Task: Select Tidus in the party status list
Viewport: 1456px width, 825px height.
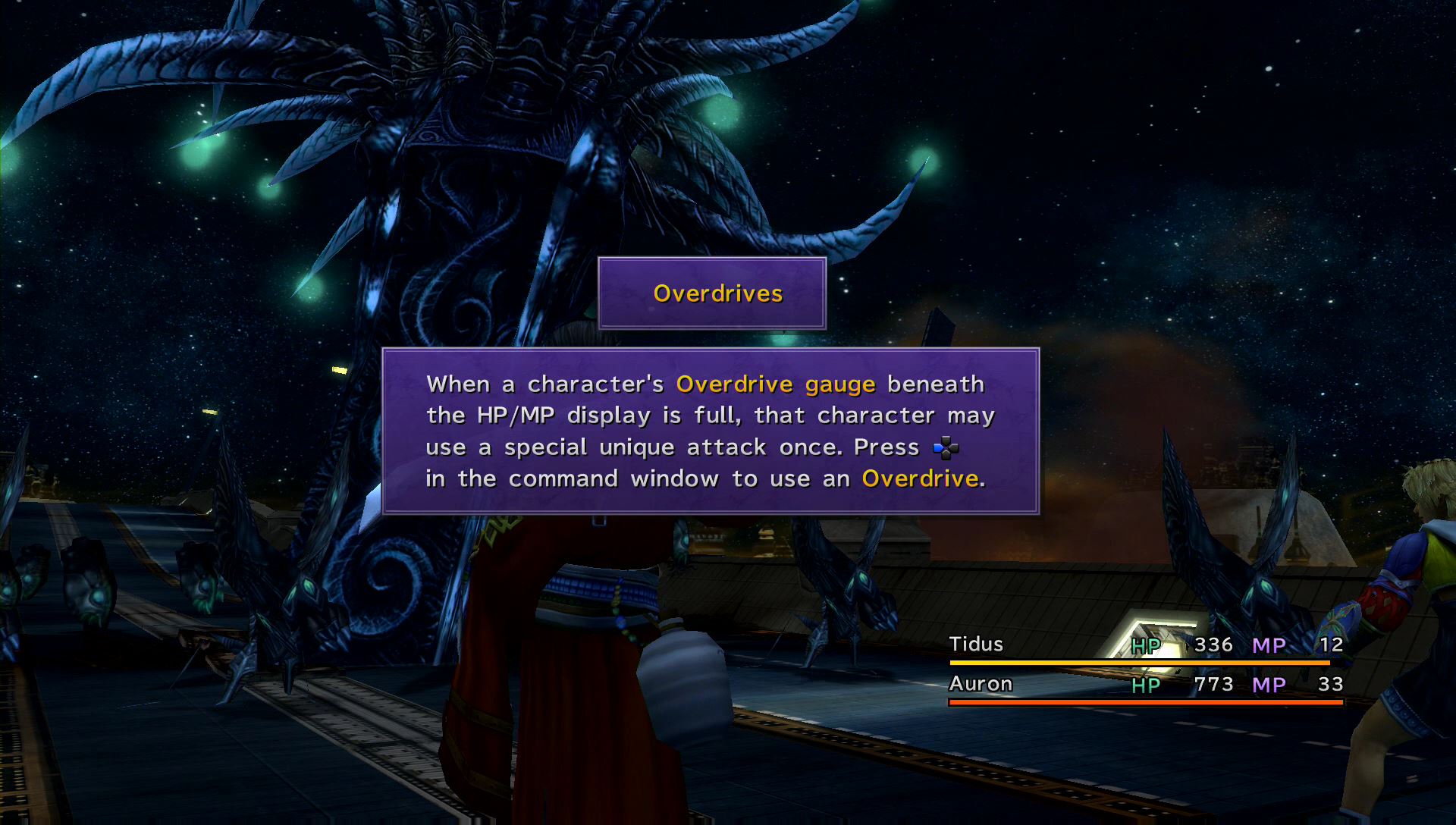Action: pyautogui.click(x=976, y=645)
